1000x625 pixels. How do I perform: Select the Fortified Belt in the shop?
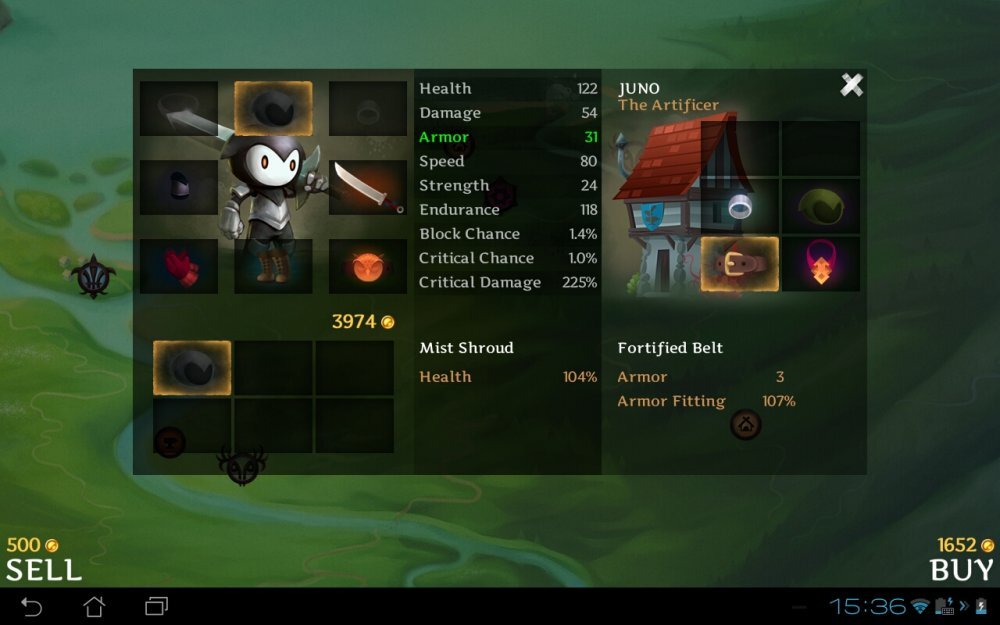[740, 264]
